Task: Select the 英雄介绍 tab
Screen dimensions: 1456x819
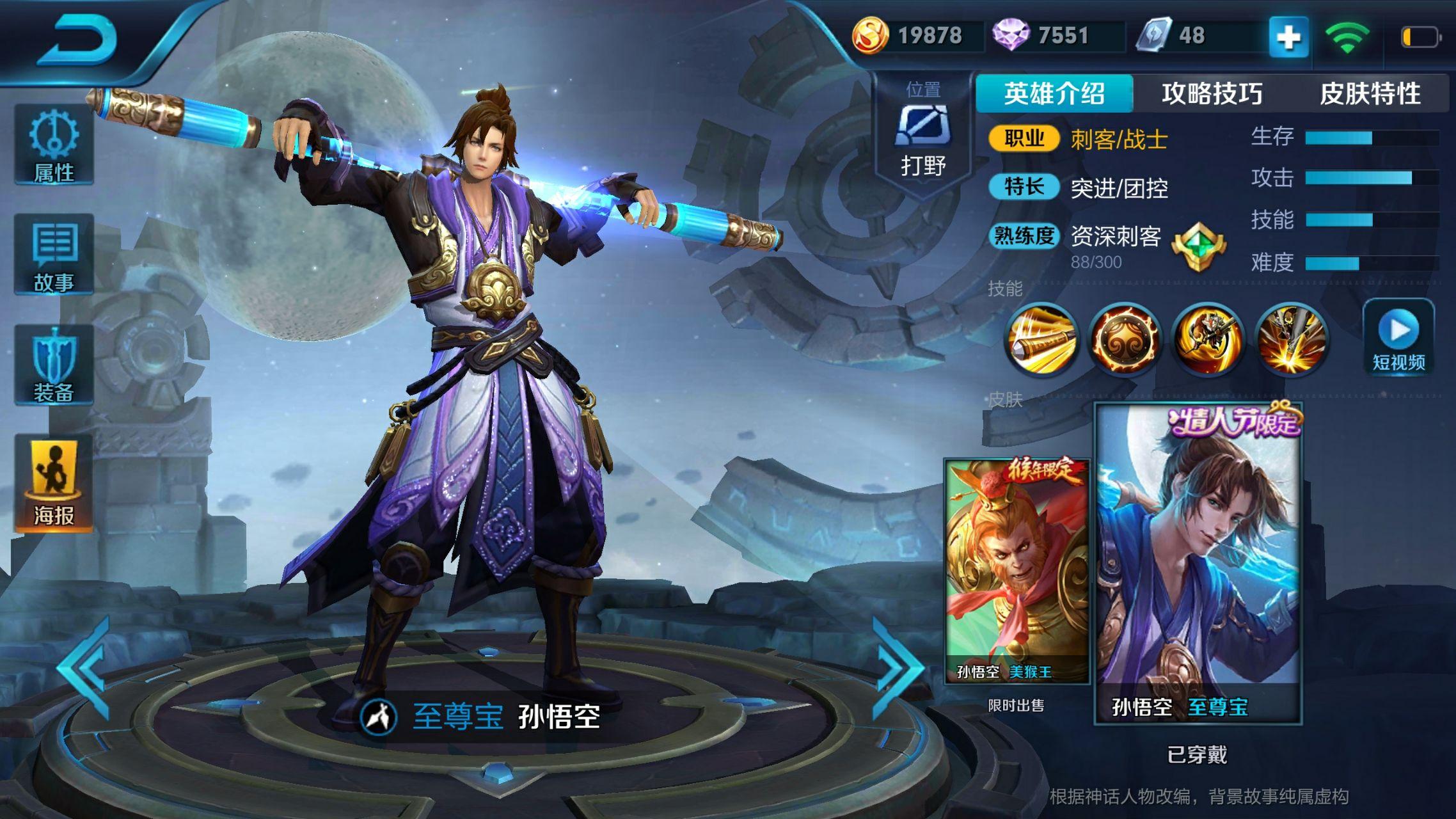Action: point(1054,93)
